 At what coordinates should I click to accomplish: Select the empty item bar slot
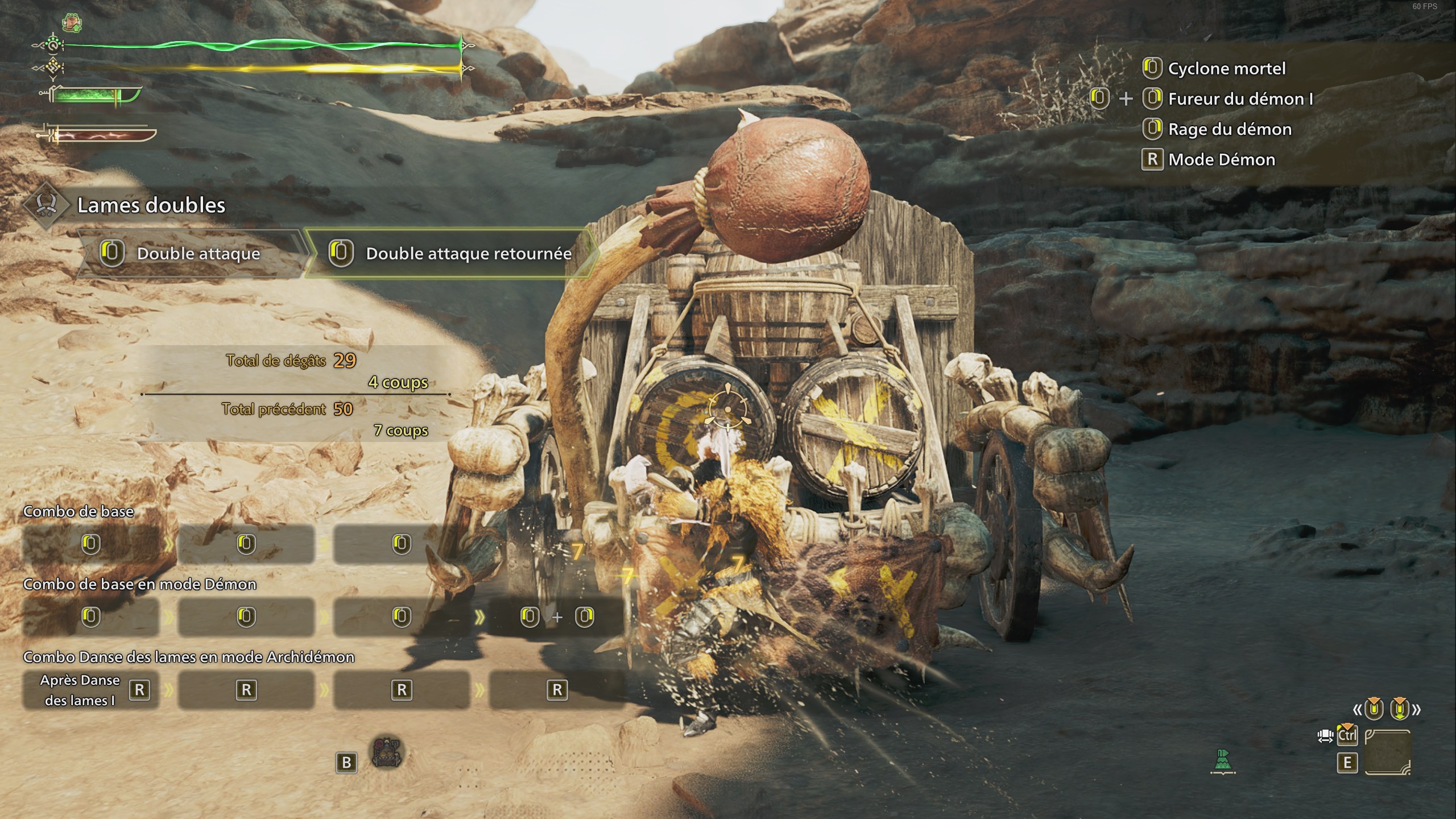click(x=1388, y=752)
